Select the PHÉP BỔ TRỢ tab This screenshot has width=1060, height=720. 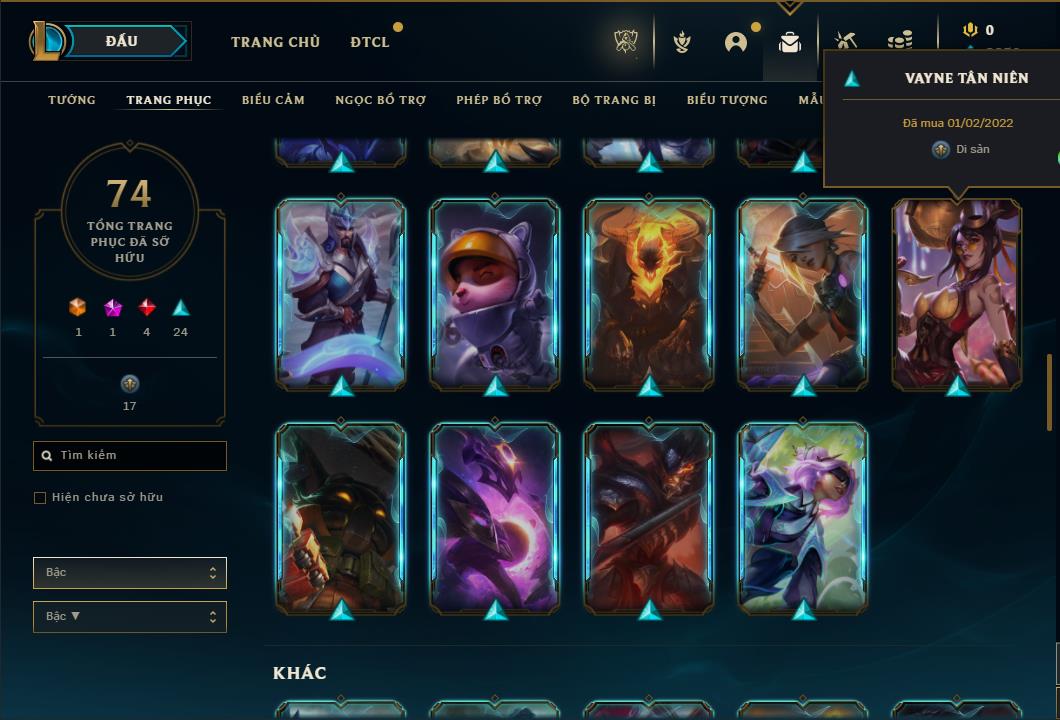tap(499, 100)
